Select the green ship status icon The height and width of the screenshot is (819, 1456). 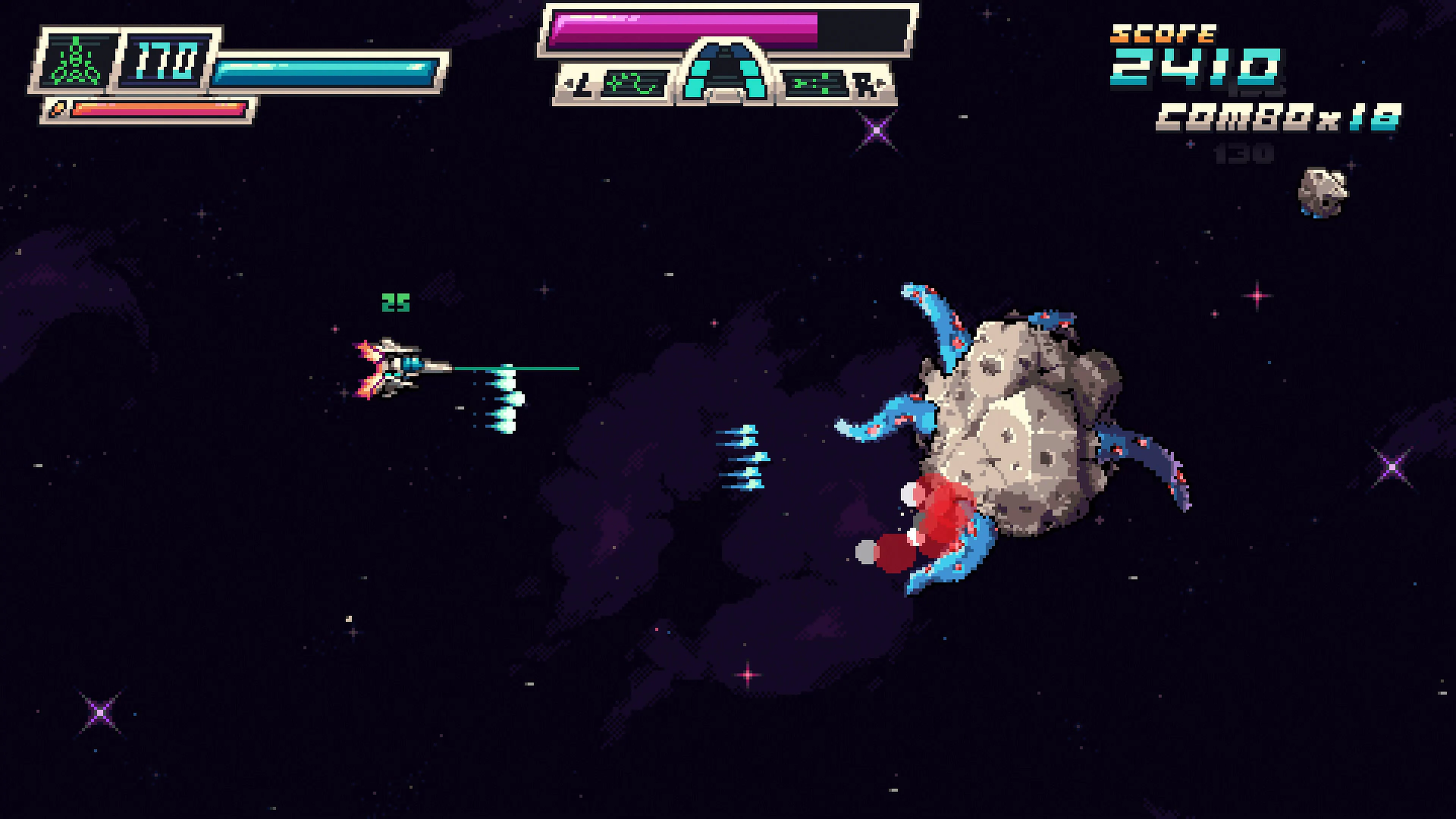pos(75,62)
